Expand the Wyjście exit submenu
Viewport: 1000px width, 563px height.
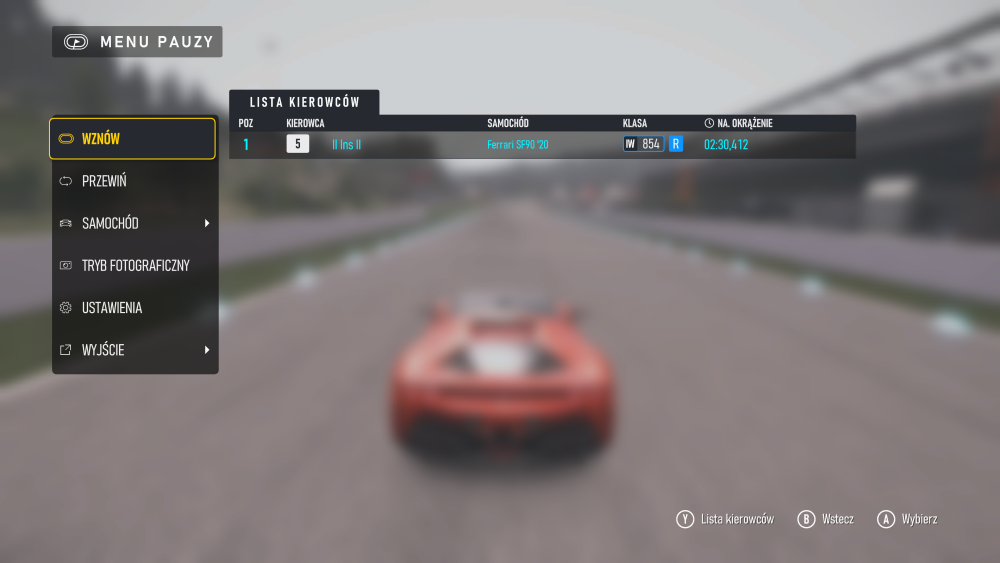(x=132, y=350)
